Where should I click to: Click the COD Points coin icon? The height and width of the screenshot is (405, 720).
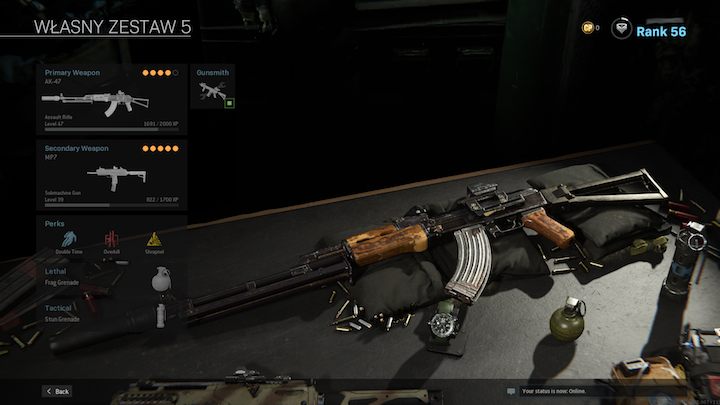(588, 28)
